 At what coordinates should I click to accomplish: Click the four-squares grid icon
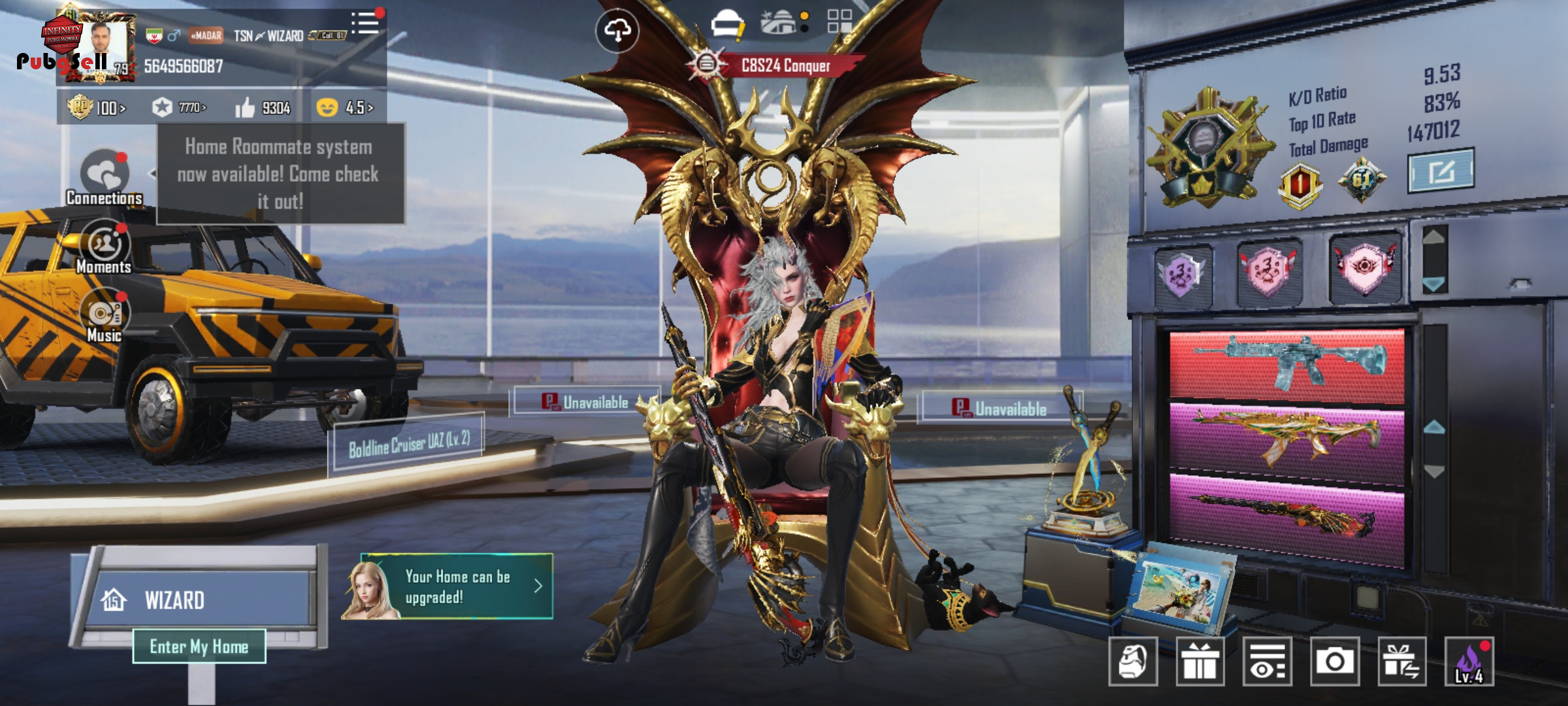click(840, 21)
